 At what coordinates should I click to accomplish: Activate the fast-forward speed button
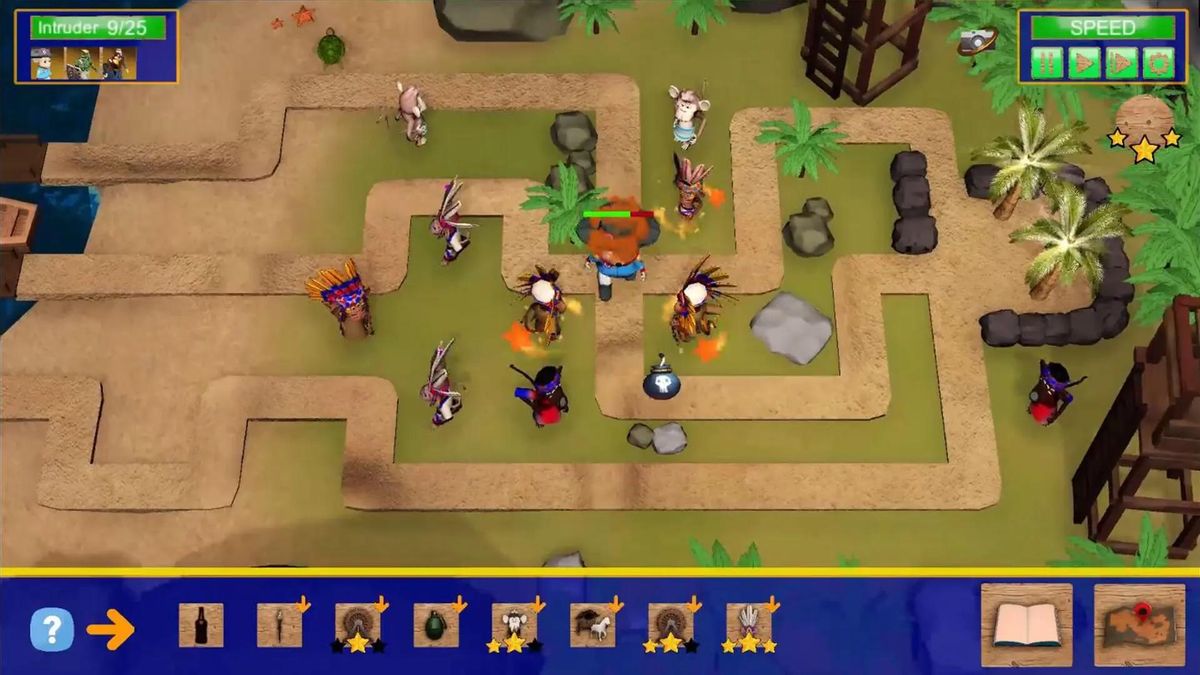pyautogui.click(x=1121, y=62)
